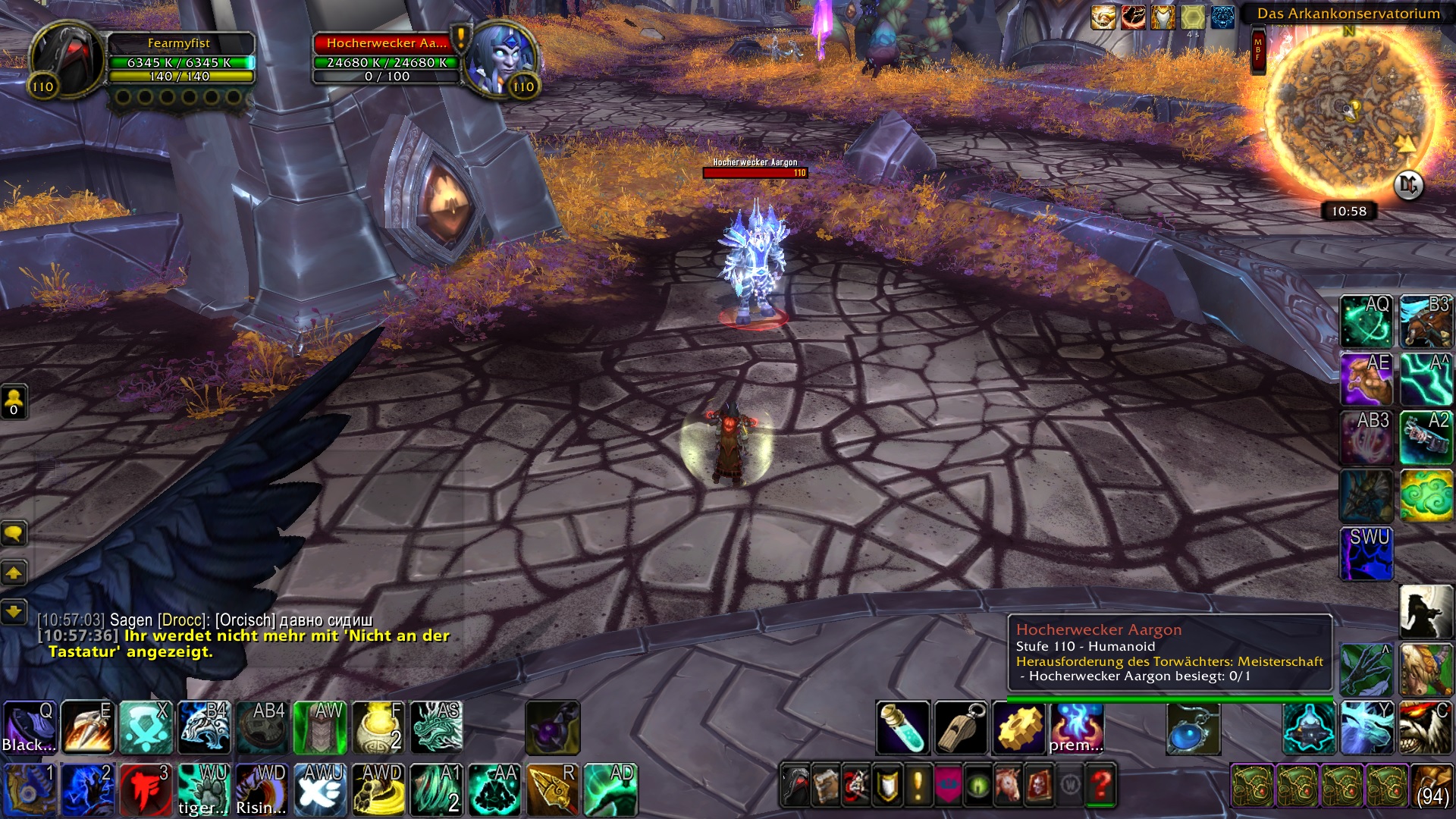Screen dimensions: 1456x819
Task: Toggle the red MBF minimap button
Action: point(1258,50)
